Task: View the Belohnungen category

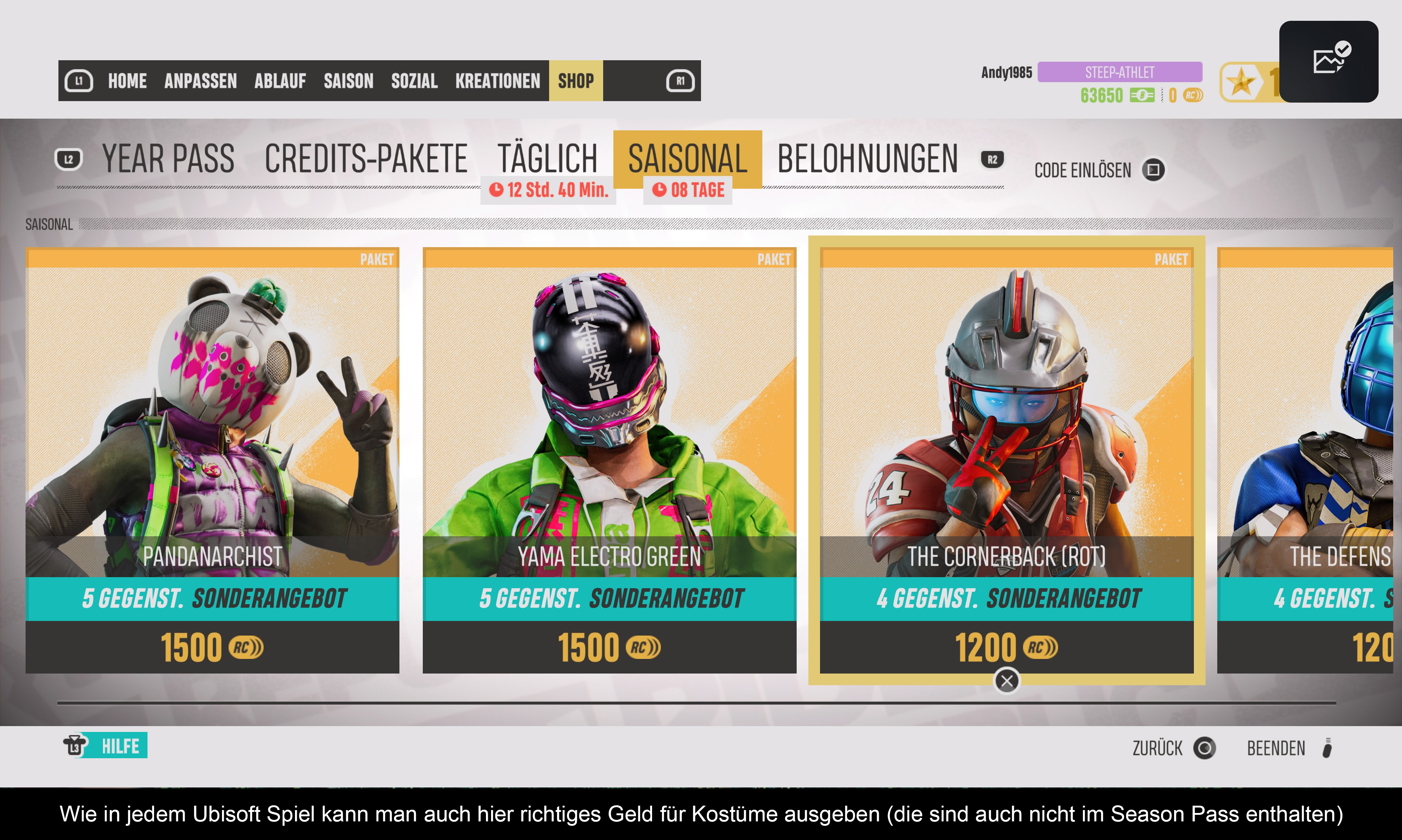Action: coord(867,159)
